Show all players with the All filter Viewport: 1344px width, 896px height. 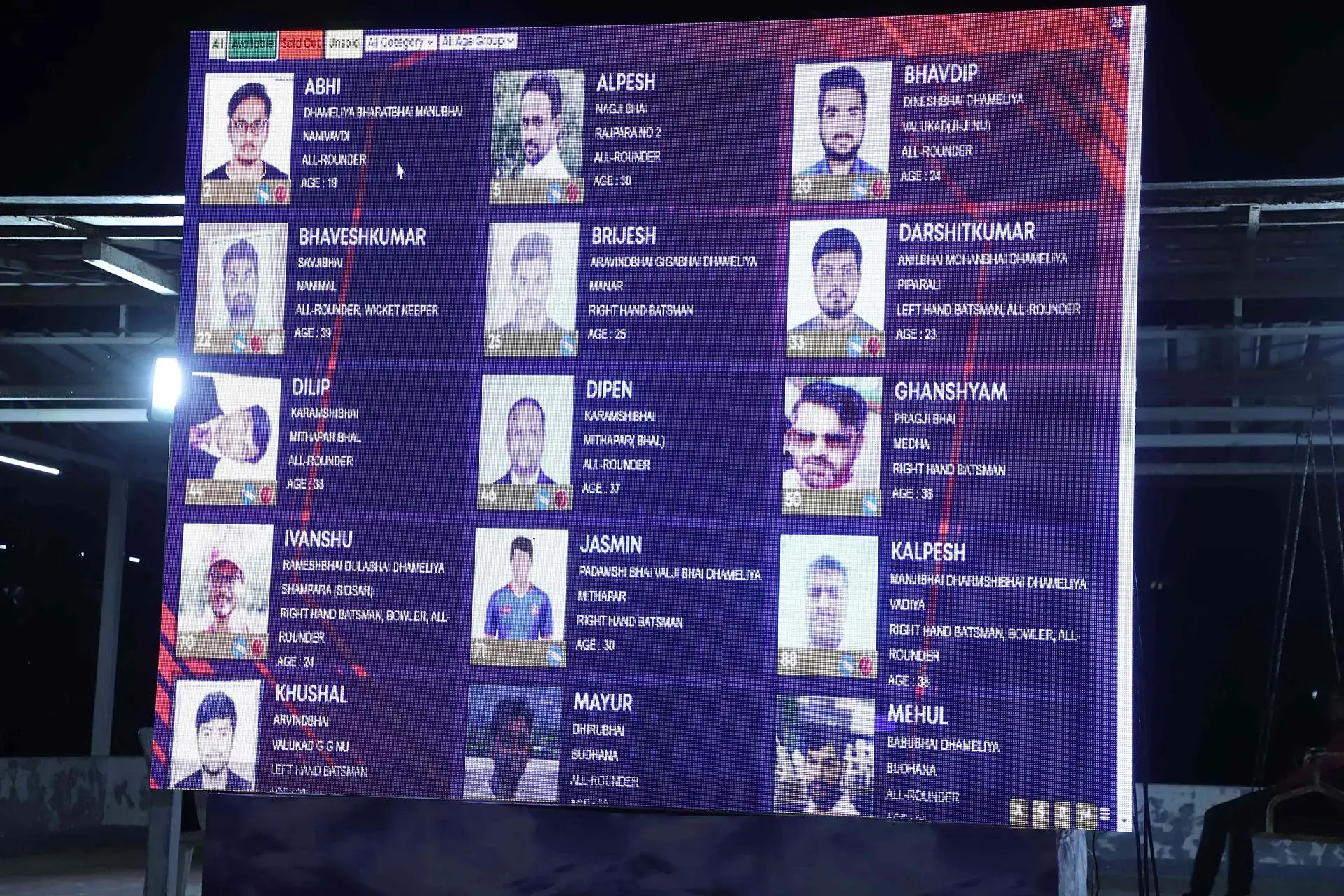click(x=218, y=44)
